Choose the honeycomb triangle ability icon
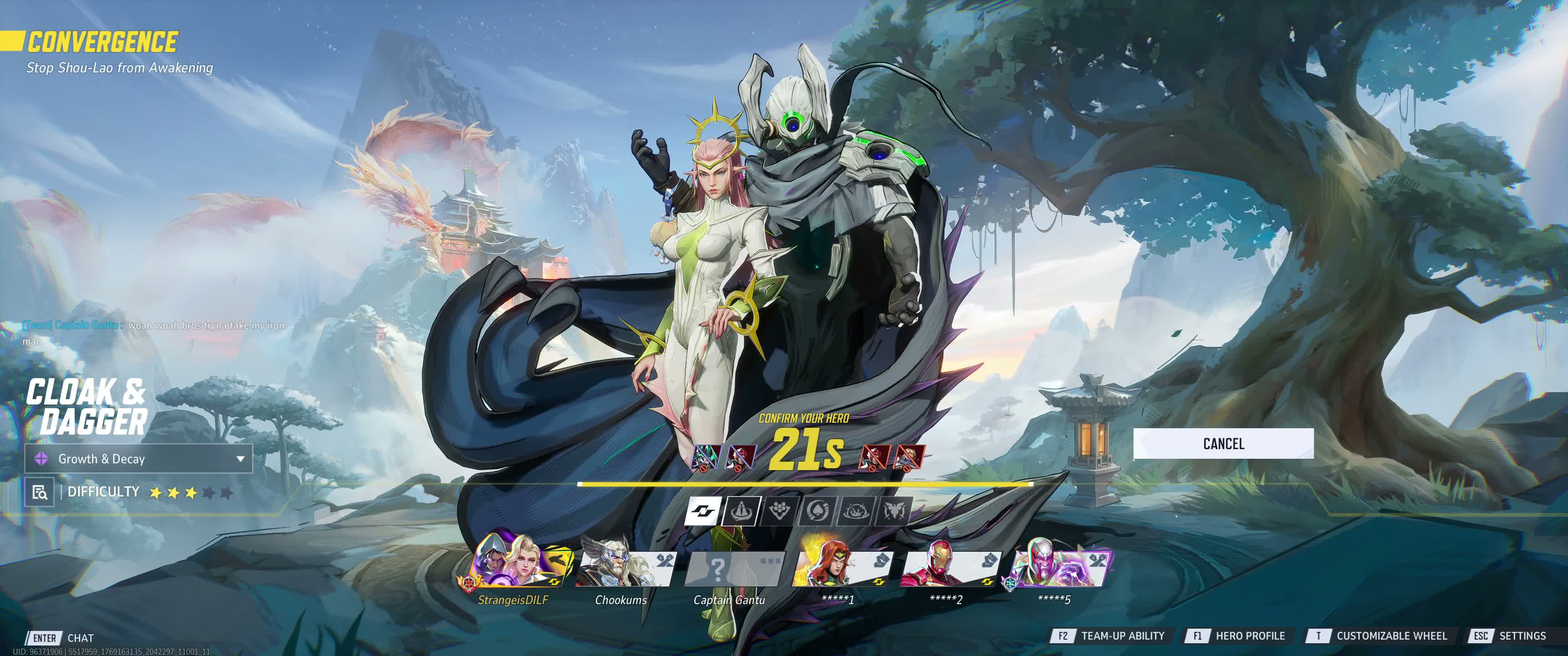Viewport: 1568px width, 656px height. coord(779,511)
